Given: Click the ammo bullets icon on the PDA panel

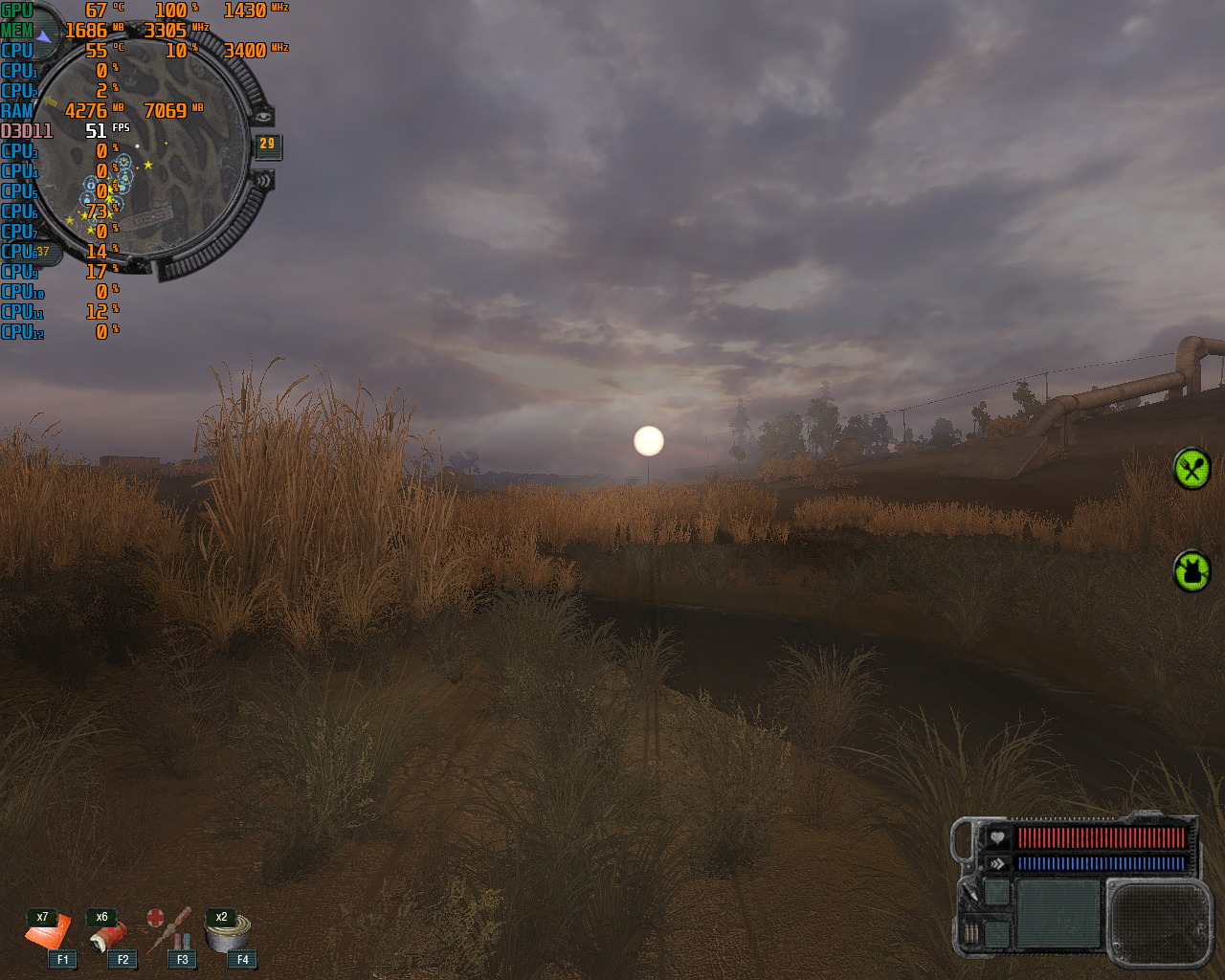Looking at the screenshot, I should [971, 932].
